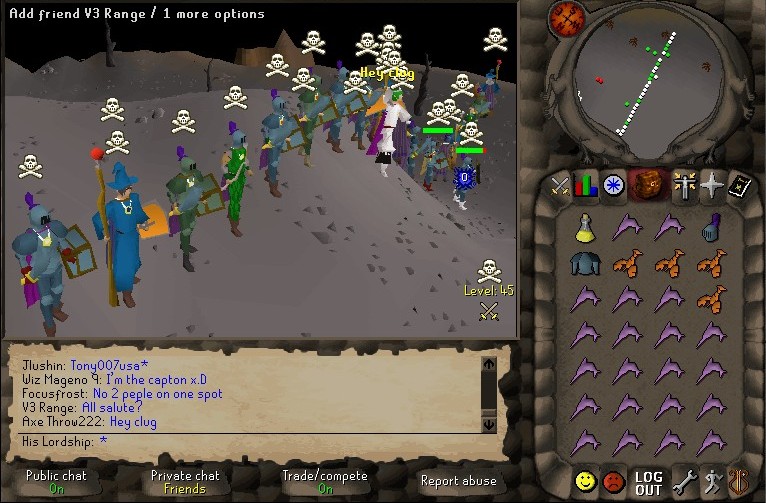The width and height of the screenshot is (766, 503).
Task: Click the Report abuse button
Action: click(x=458, y=482)
